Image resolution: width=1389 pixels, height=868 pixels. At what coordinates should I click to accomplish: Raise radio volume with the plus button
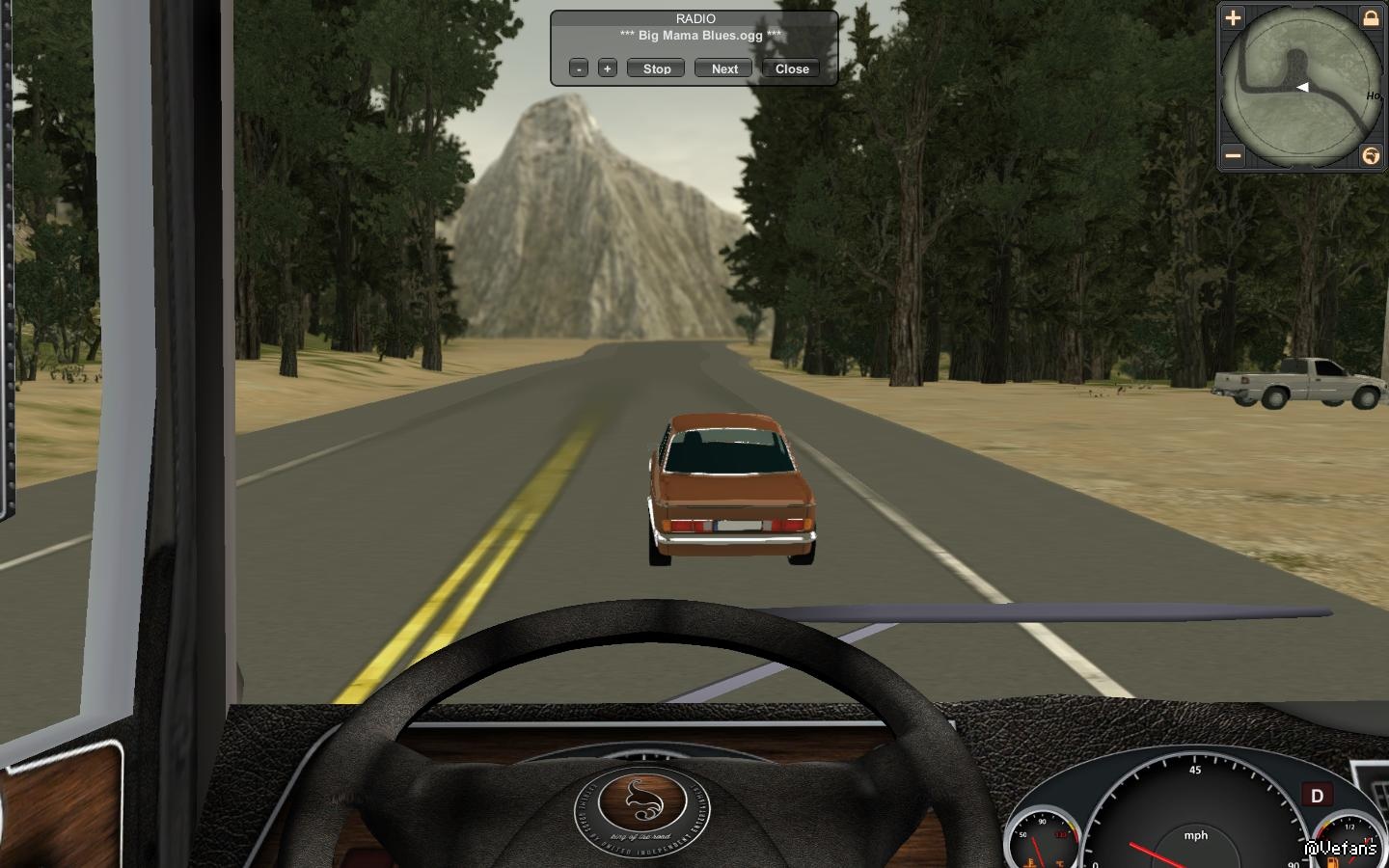tap(607, 68)
